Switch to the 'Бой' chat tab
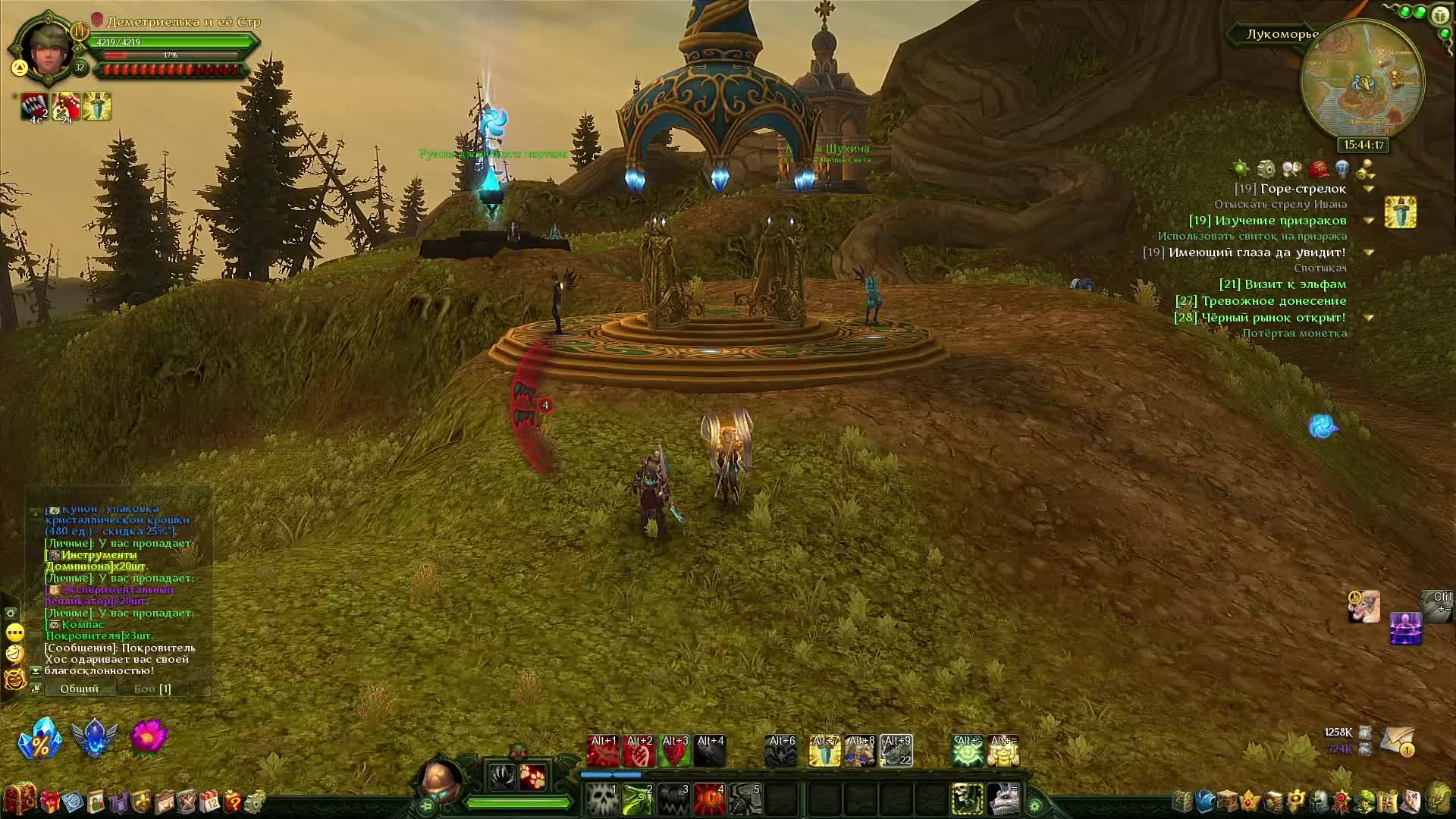Screen dimensions: 1456x819 (x=152, y=689)
